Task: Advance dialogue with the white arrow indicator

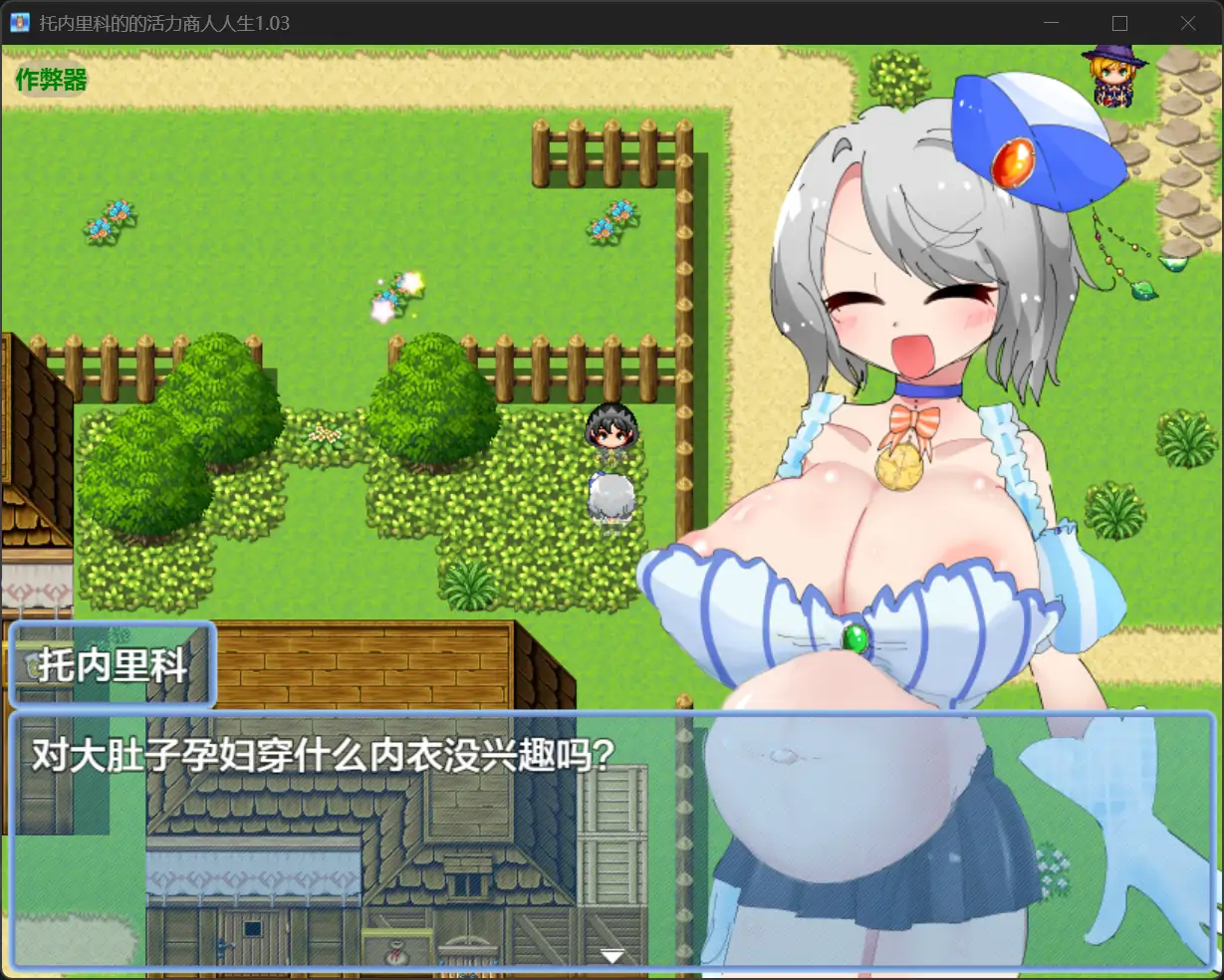Action: point(612,957)
